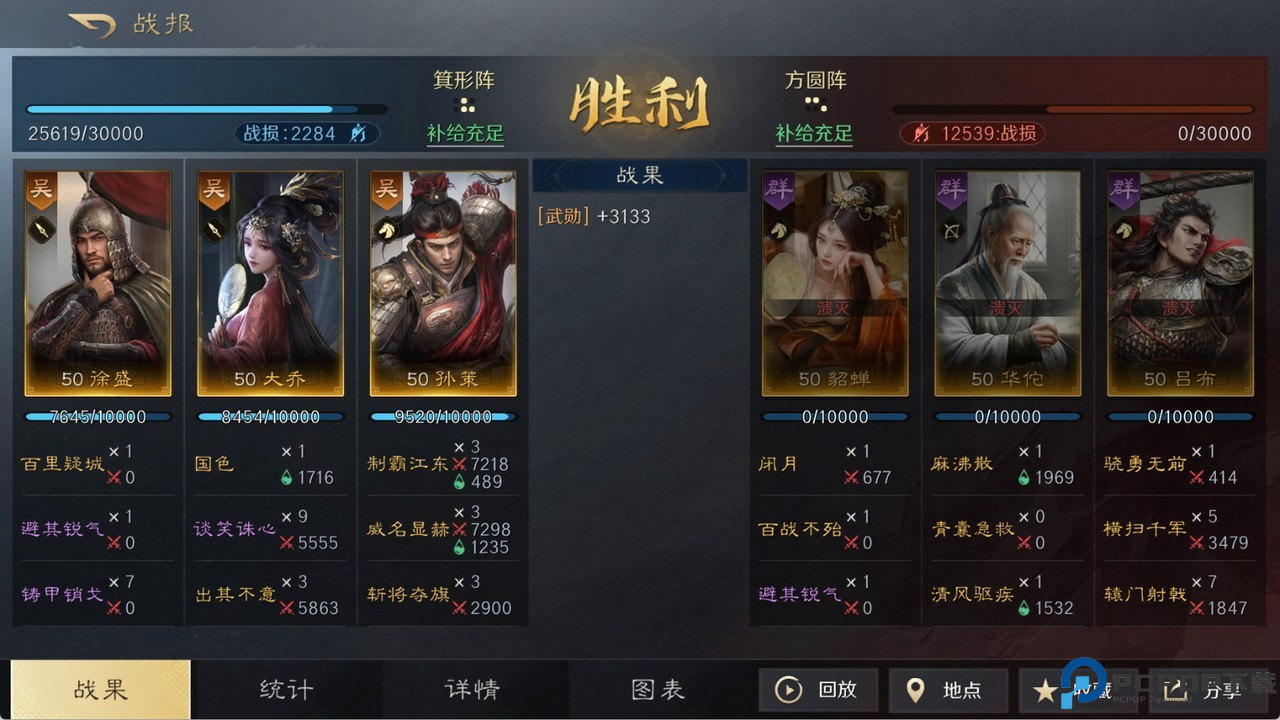Click the casualty icon next to 战损:2284
Viewport: 1280px width, 720px height.
(x=358, y=133)
